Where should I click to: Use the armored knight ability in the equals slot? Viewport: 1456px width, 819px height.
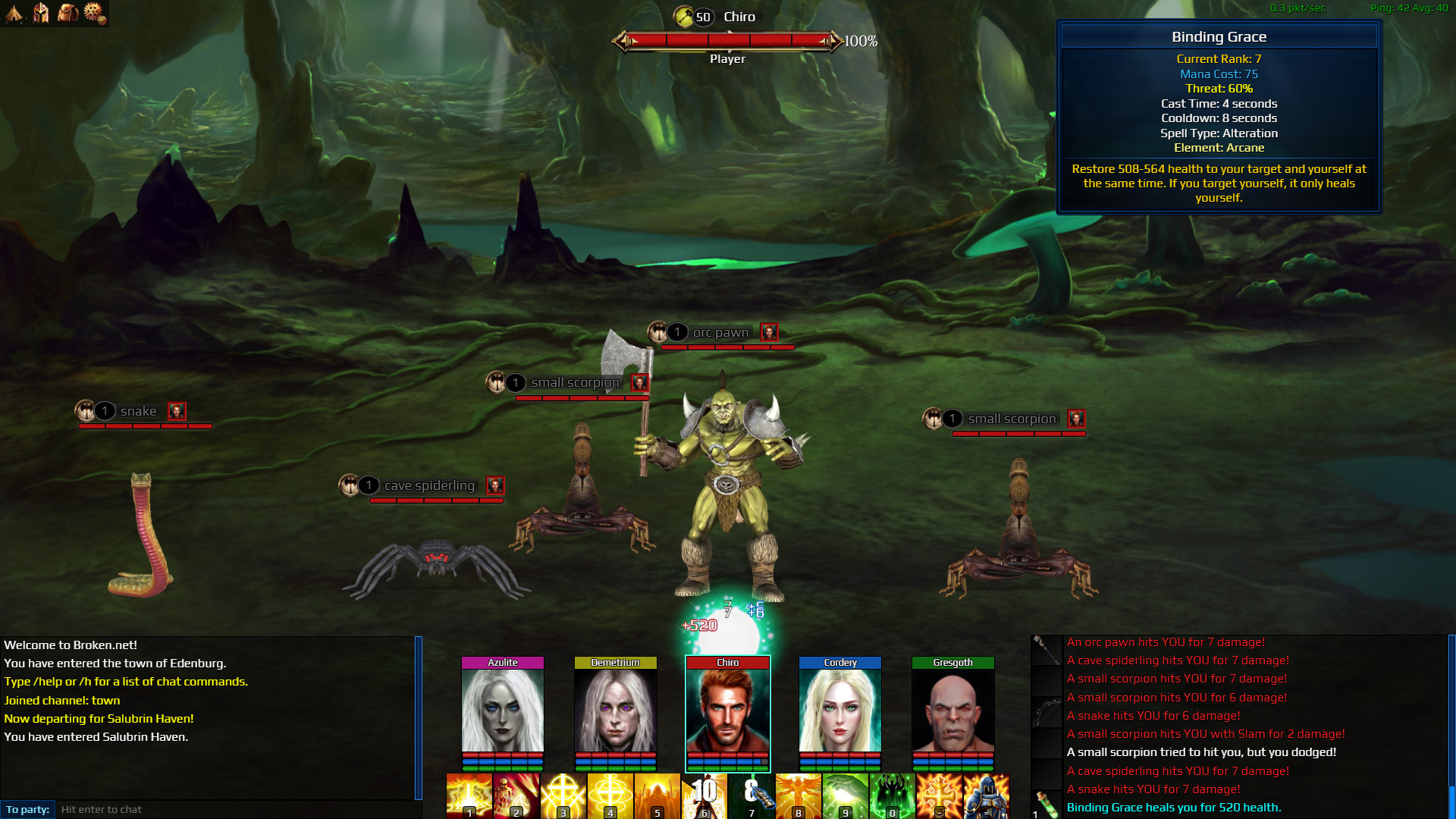coord(986,795)
